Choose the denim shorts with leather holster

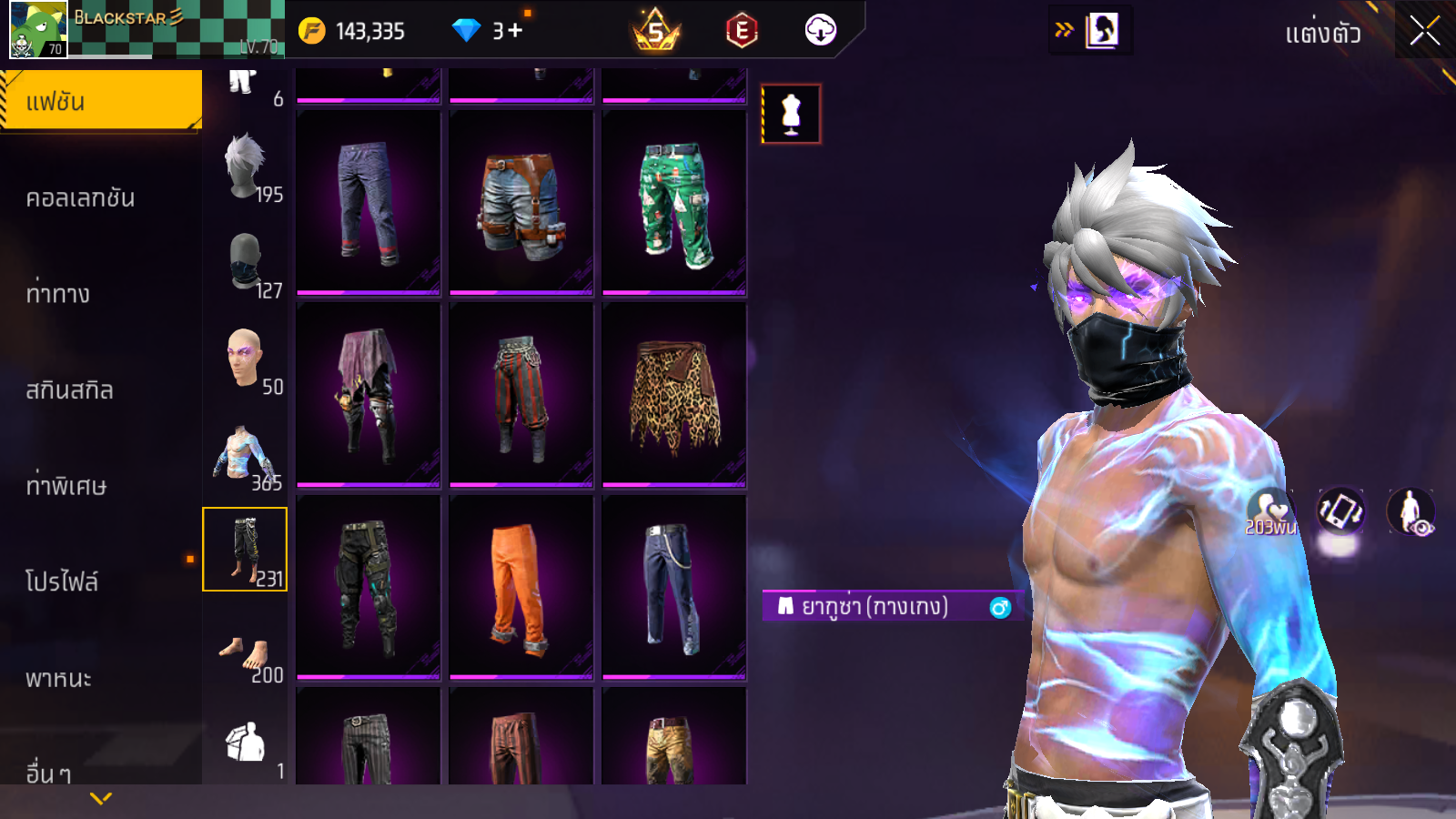521,203
